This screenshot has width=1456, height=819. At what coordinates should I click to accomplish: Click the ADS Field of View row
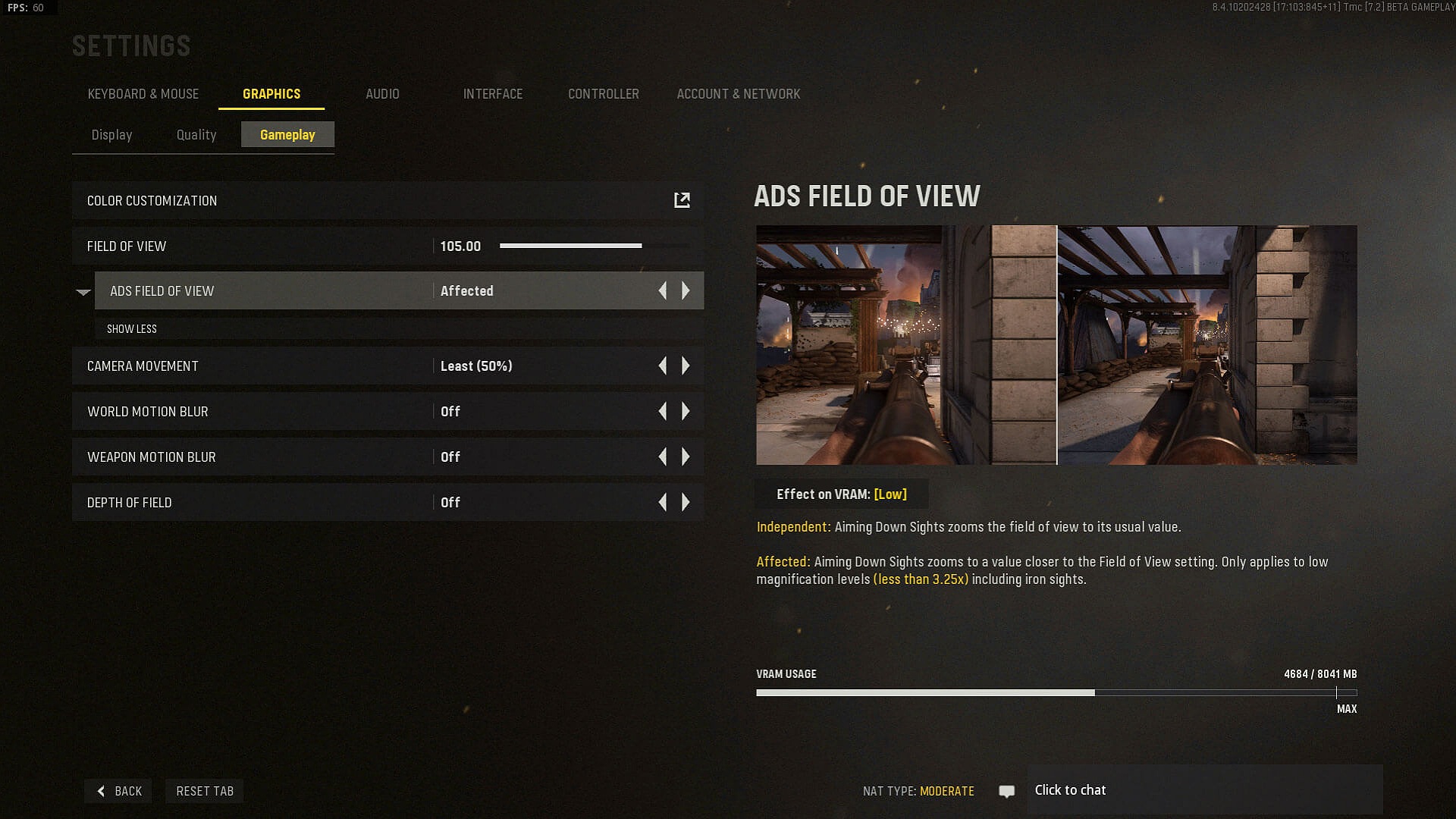click(265, 291)
